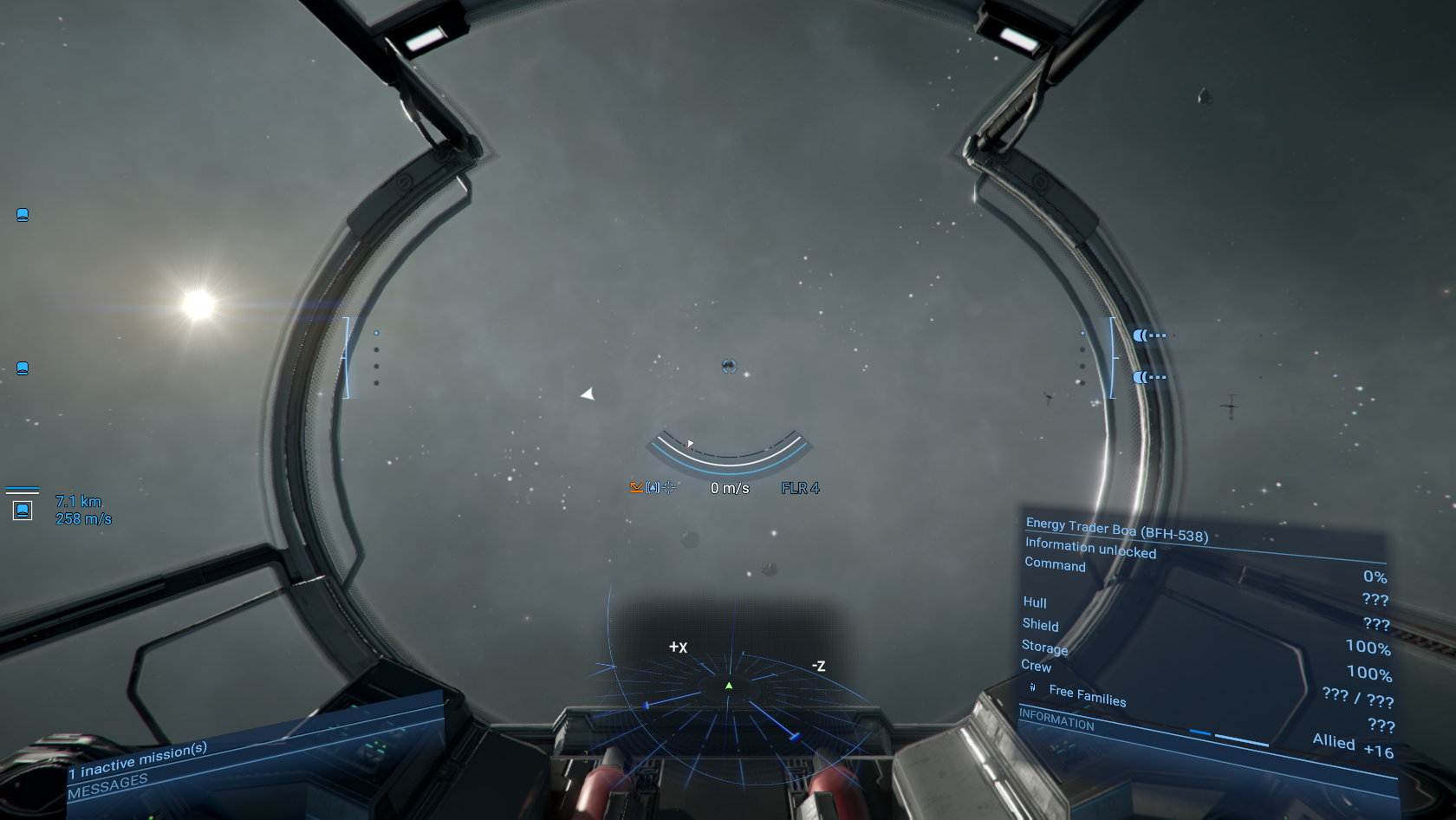The width and height of the screenshot is (1456, 820).
Task: Select the blue ship marker near top left
Action: 22,215
